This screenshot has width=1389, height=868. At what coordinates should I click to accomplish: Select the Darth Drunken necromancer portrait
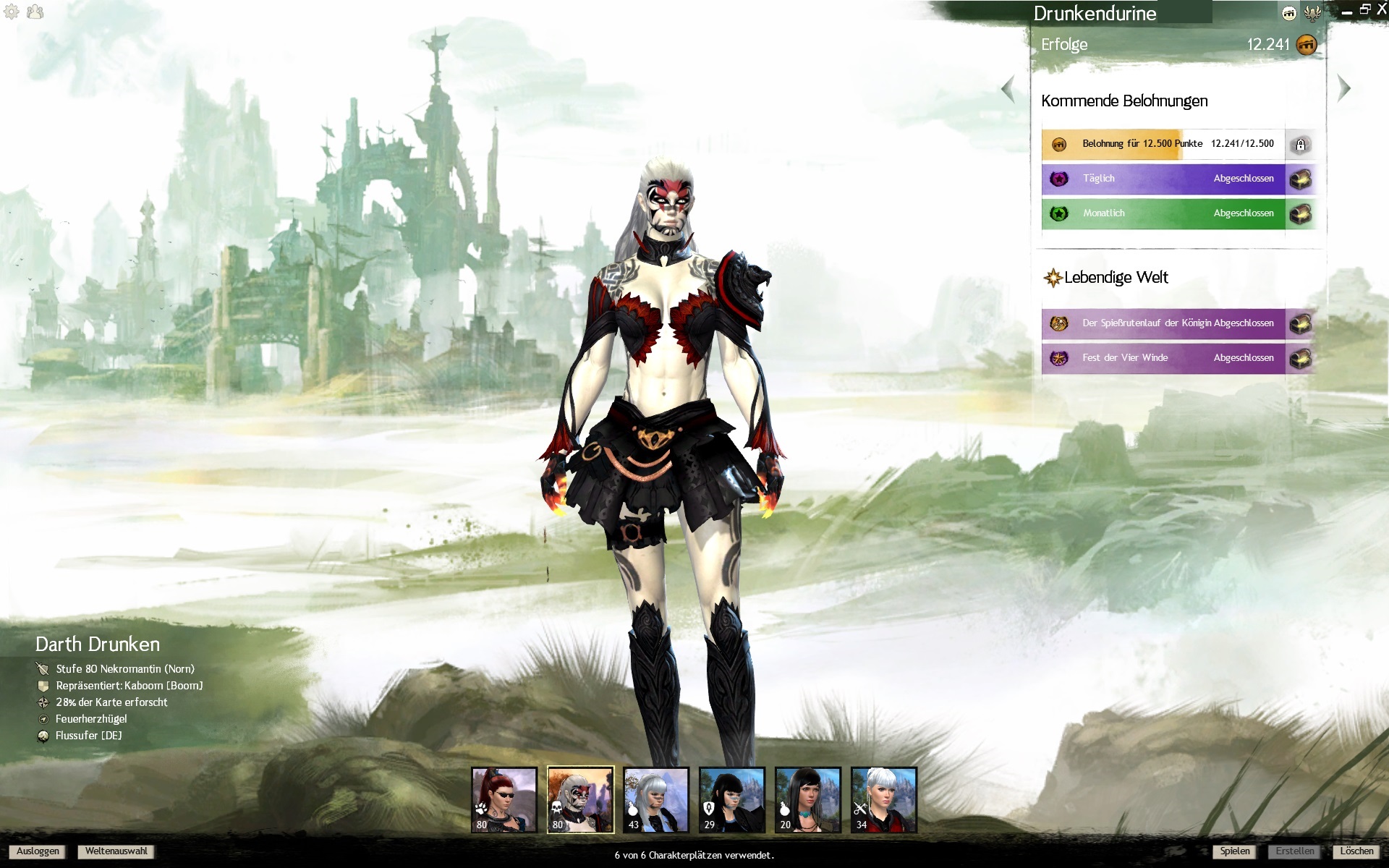click(x=580, y=800)
